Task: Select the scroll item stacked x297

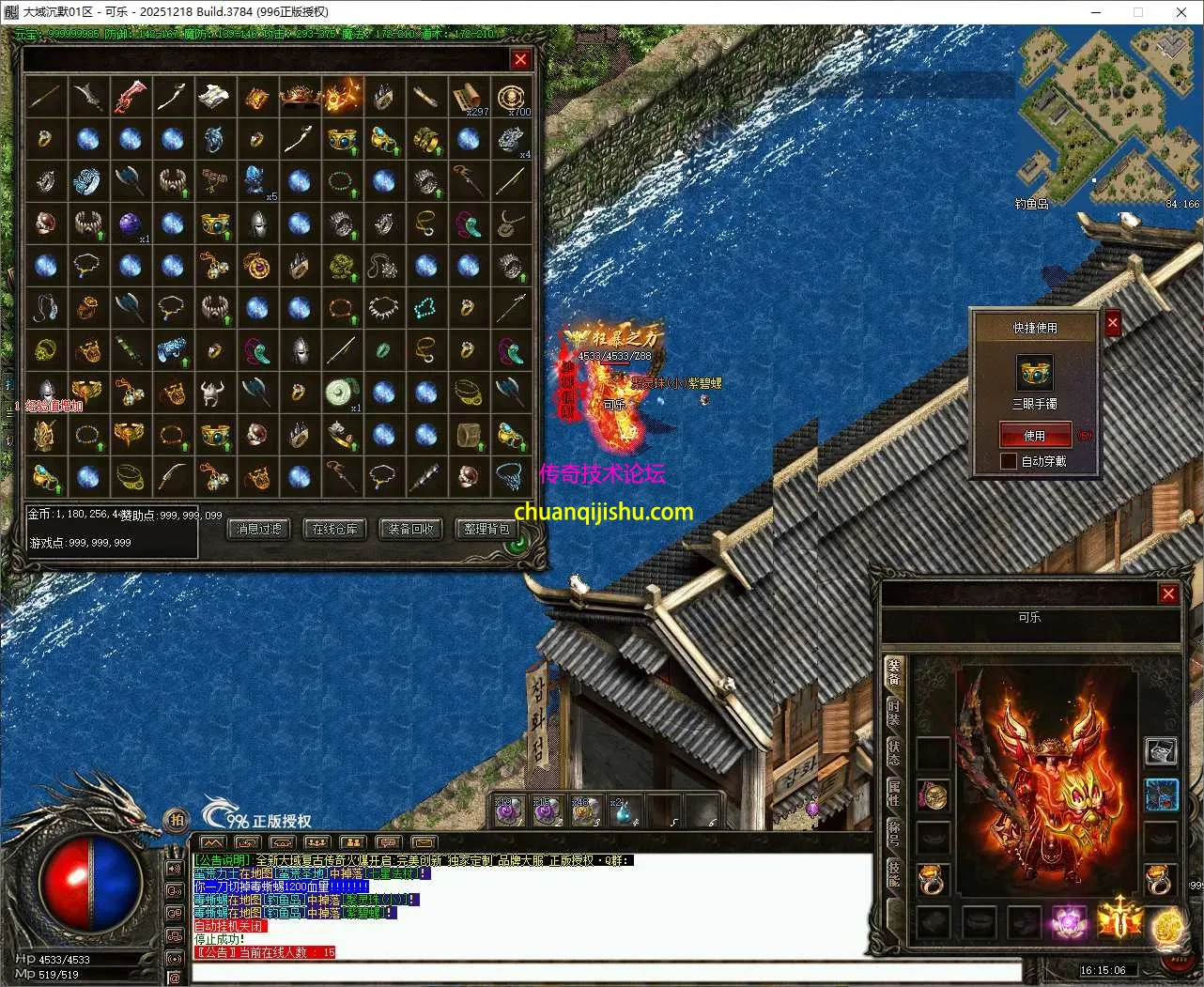Action: pyautogui.click(x=468, y=97)
